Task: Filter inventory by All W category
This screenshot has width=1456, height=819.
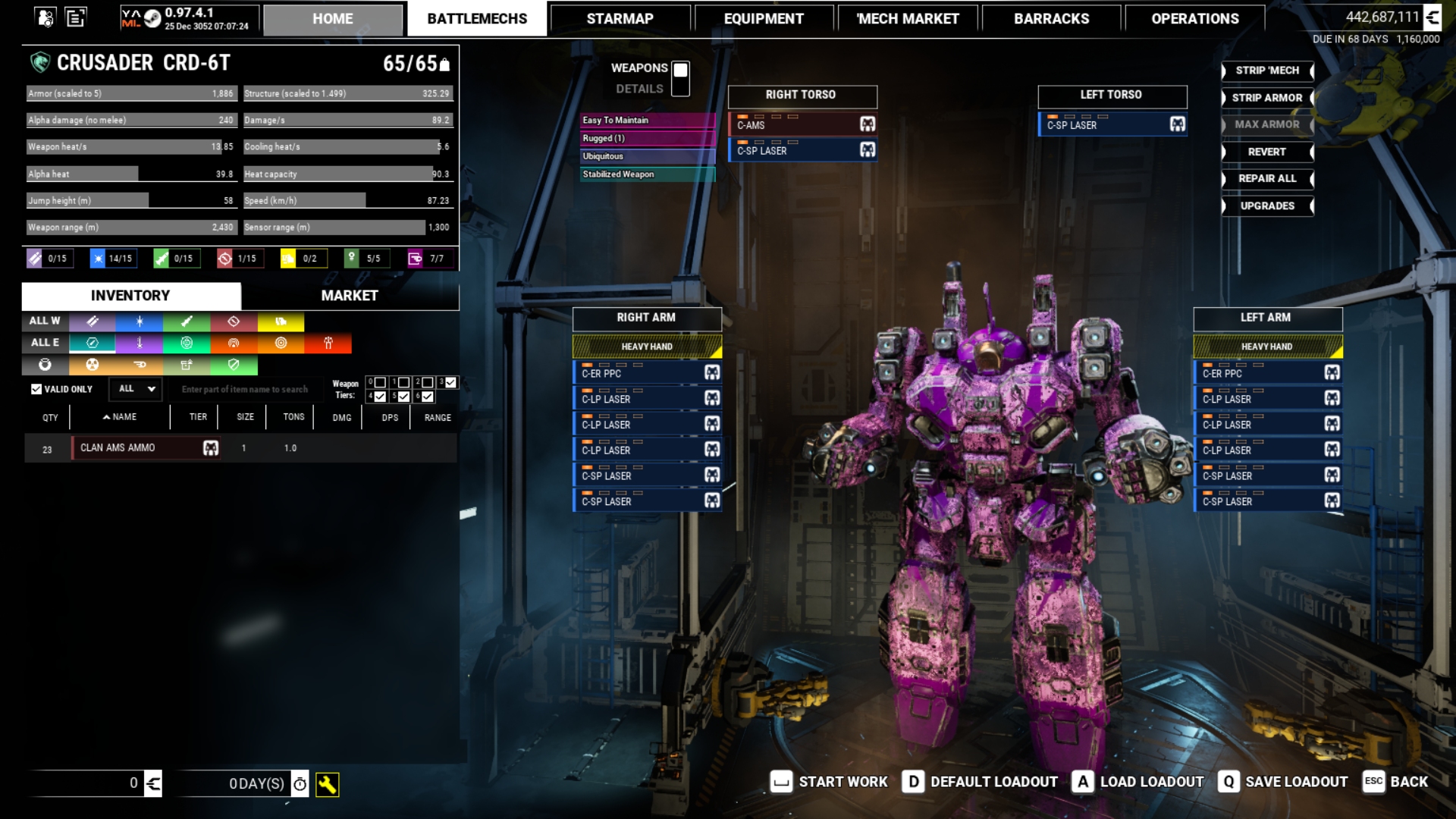Action: (45, 322)
